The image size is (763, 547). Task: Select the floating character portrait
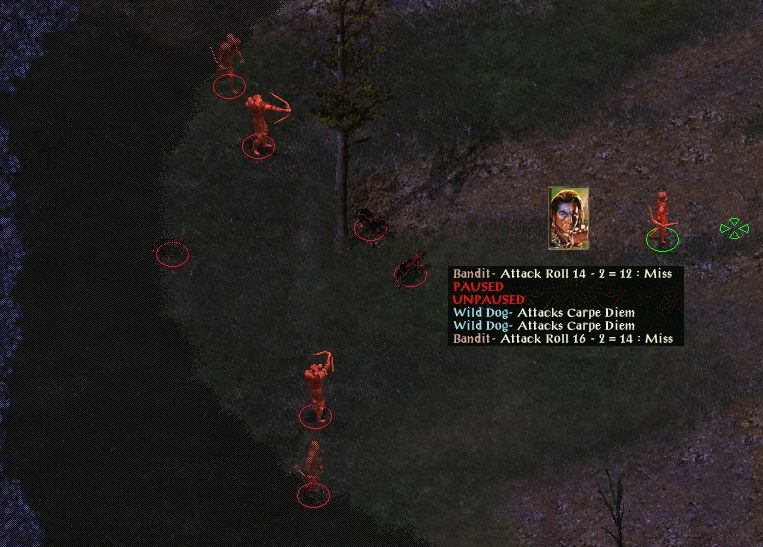coord(568,218)
